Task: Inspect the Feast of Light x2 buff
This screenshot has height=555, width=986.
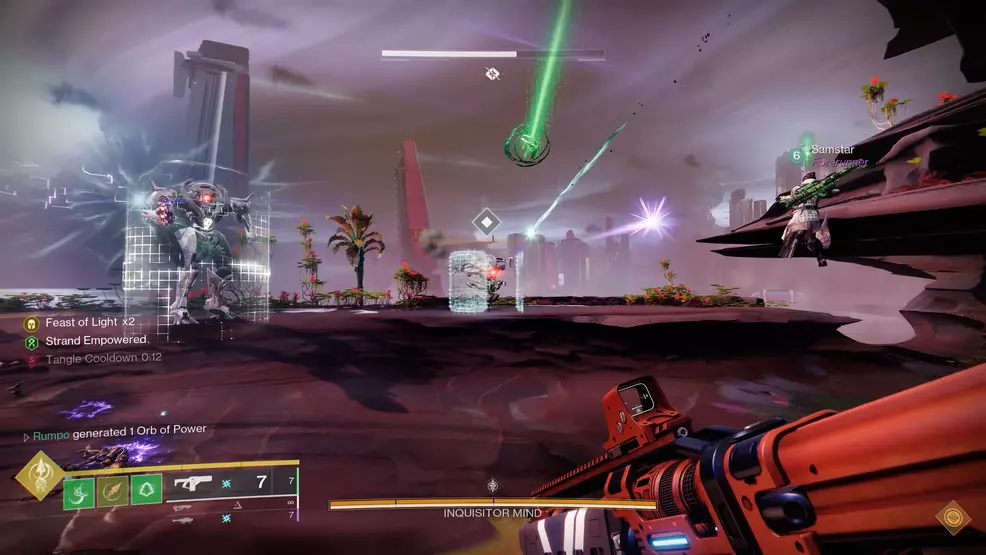Action: tap(31, 323)
